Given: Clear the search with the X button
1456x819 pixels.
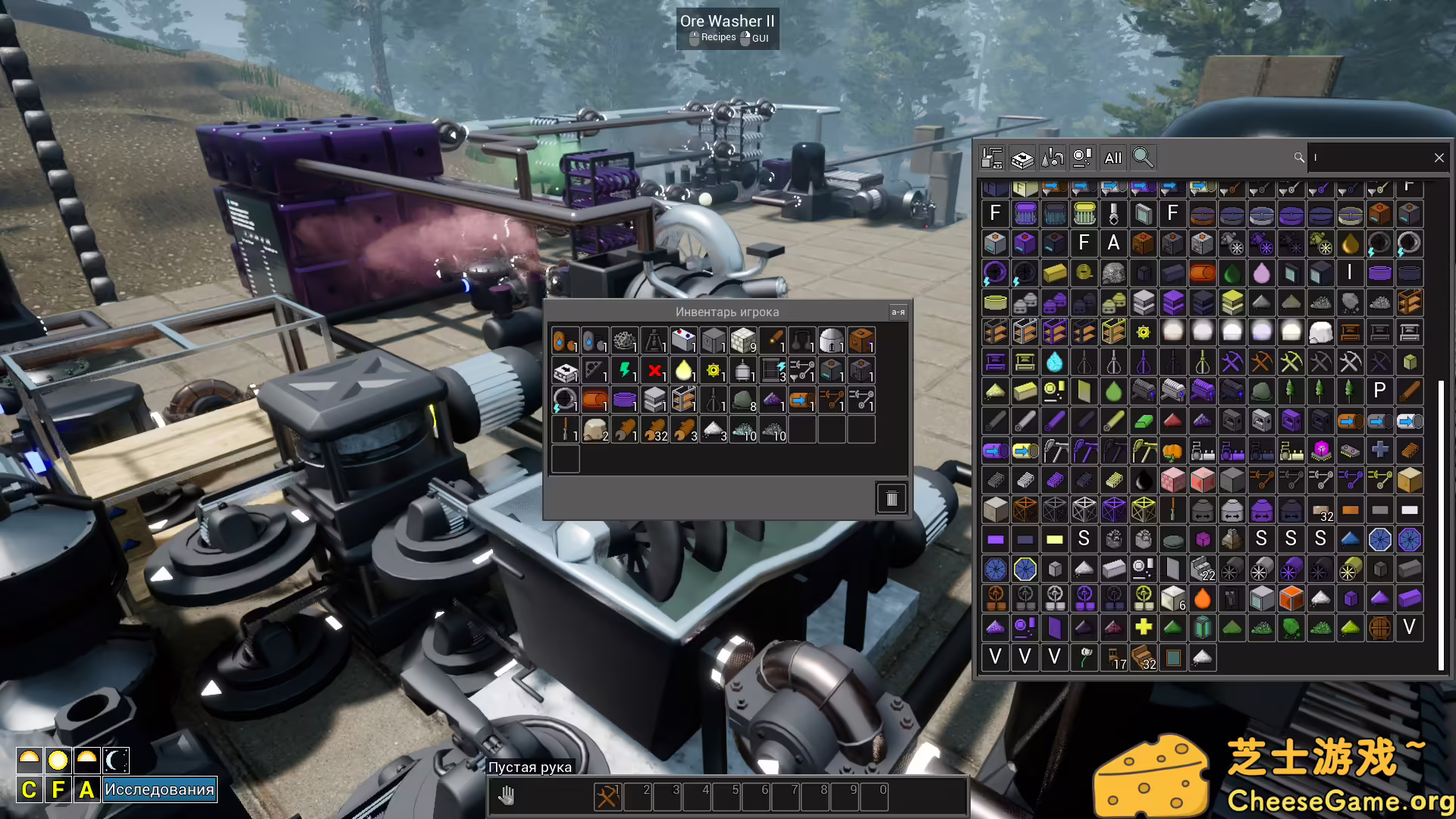Looking at the screenshot, I should pyautogui.click(x=1439, y=158).
